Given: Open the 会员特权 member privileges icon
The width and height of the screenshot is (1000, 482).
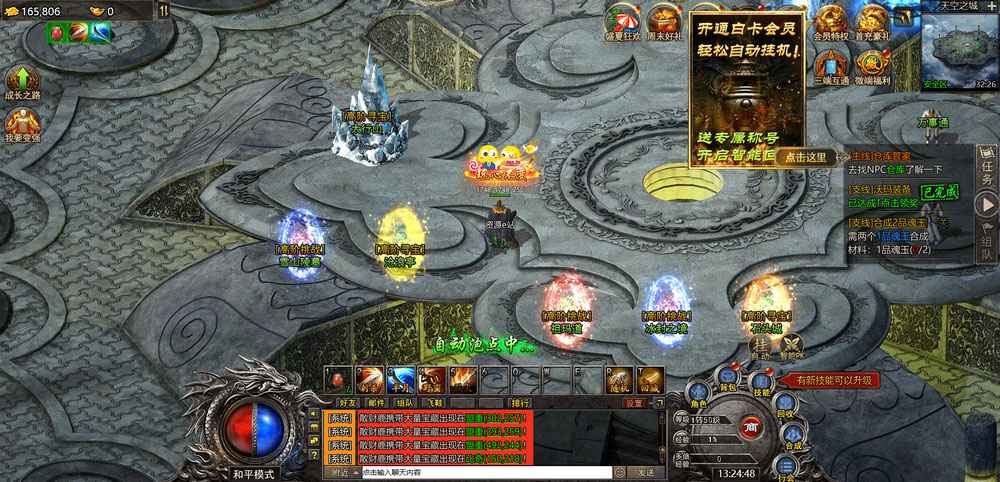Looking at the screenshot, I should [x=830, y=20].
